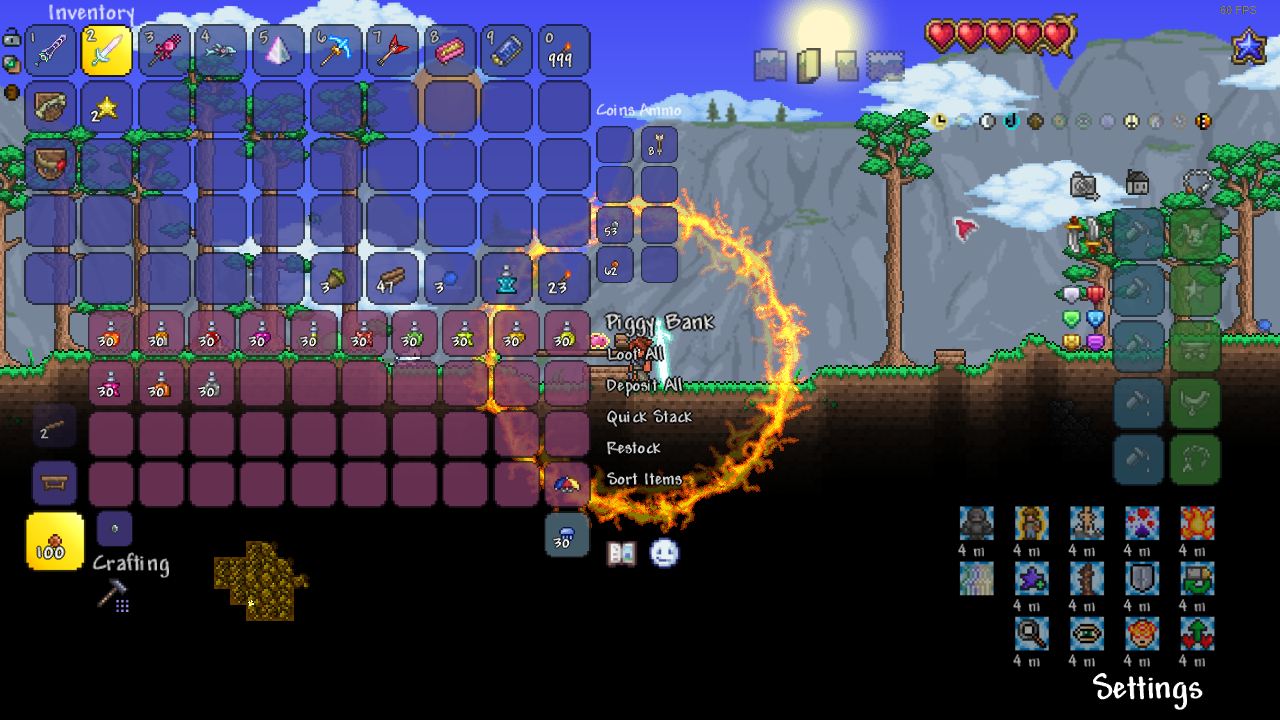Sort Items in the Piggy Bank
This screenshot has width=1280, height=720.
tap(644, 479)
